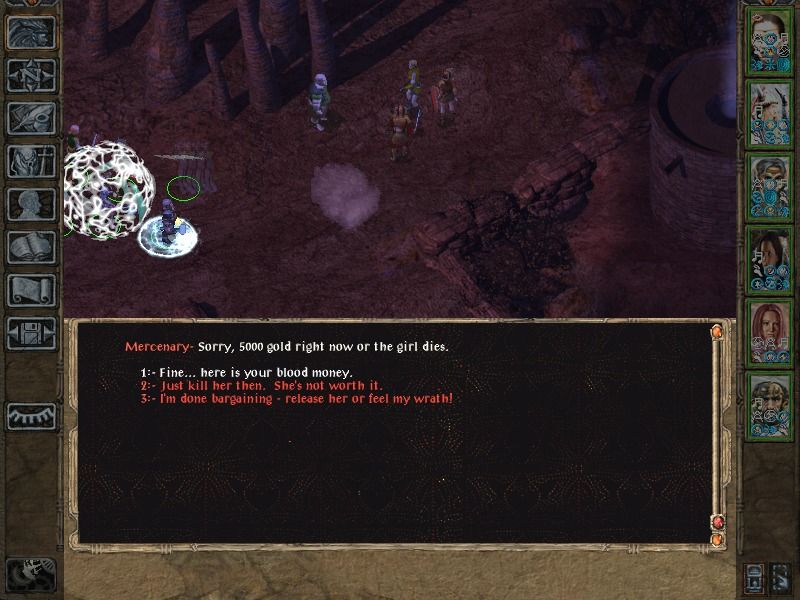The width and height of the screenshot is (800, 600).
Task: Click the clock button in bottom-left corner
Action: [x=29, y=573]
